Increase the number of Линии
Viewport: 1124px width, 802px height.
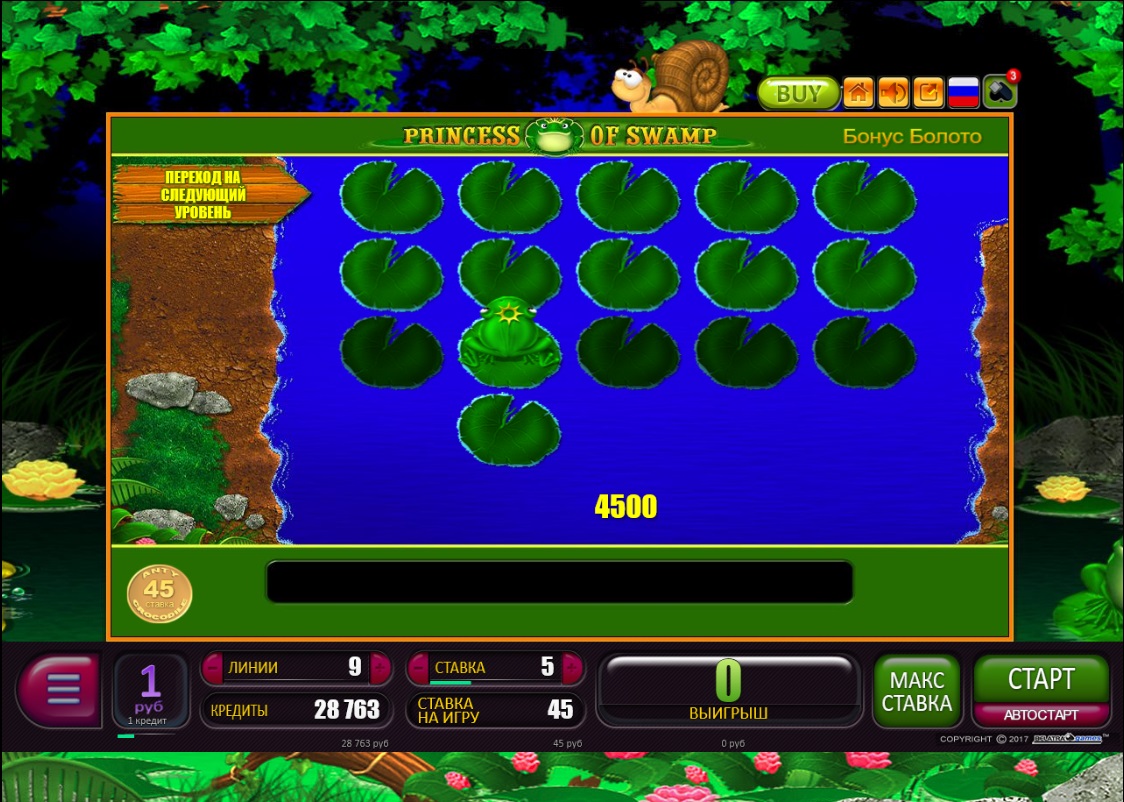[380, 667]
